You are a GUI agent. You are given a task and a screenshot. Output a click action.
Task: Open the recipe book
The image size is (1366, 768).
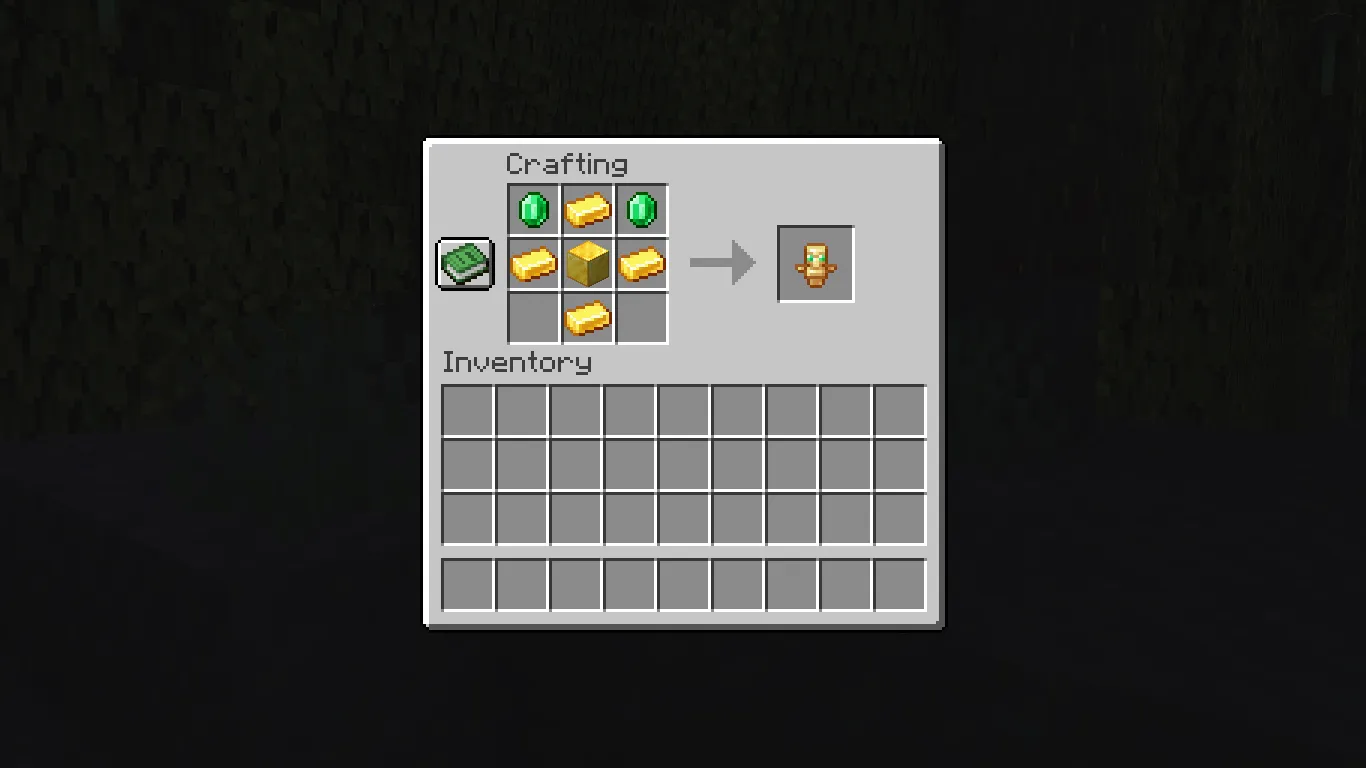(x=464, y=263)
